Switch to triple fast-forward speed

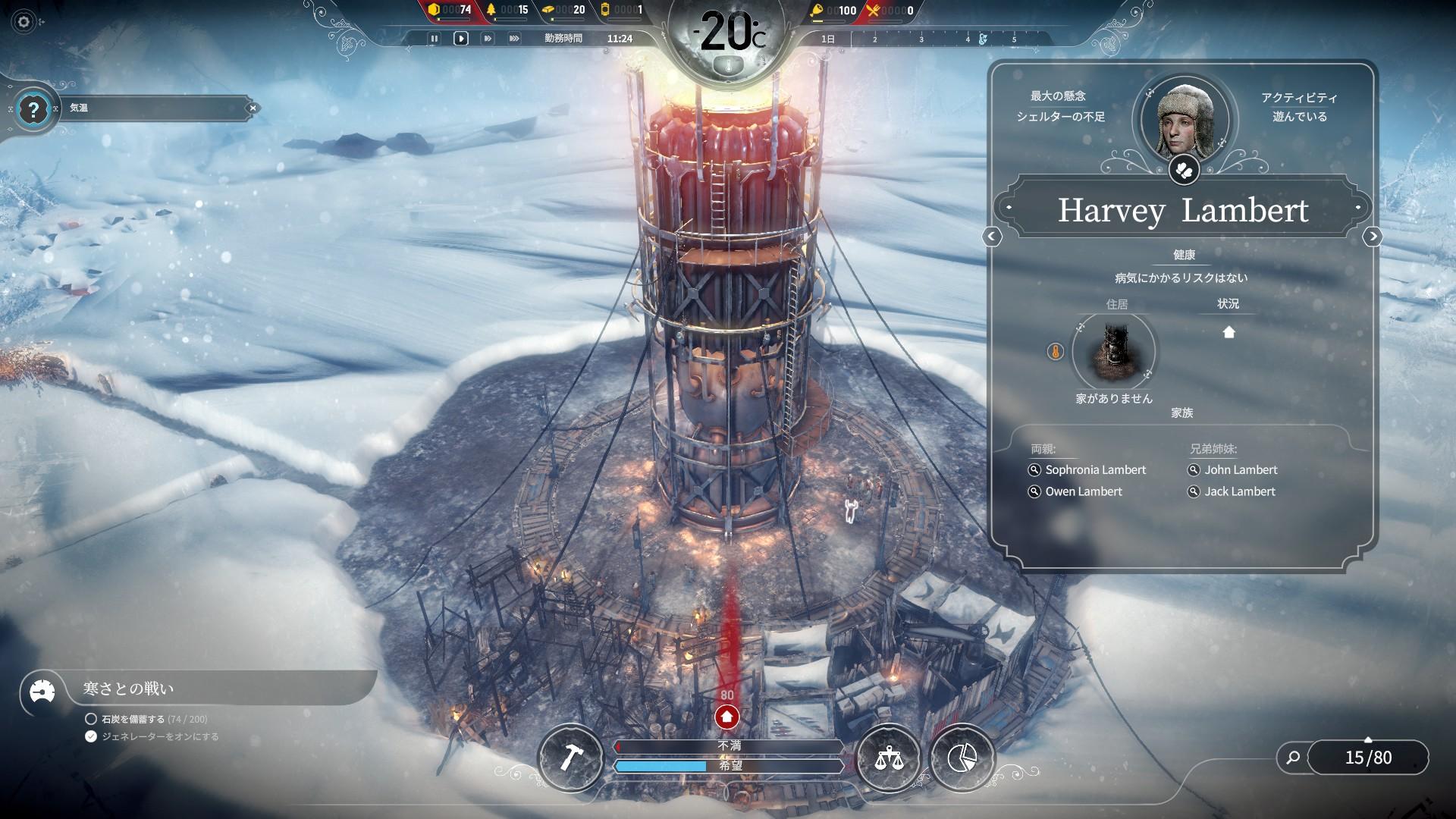coord(514,39)
